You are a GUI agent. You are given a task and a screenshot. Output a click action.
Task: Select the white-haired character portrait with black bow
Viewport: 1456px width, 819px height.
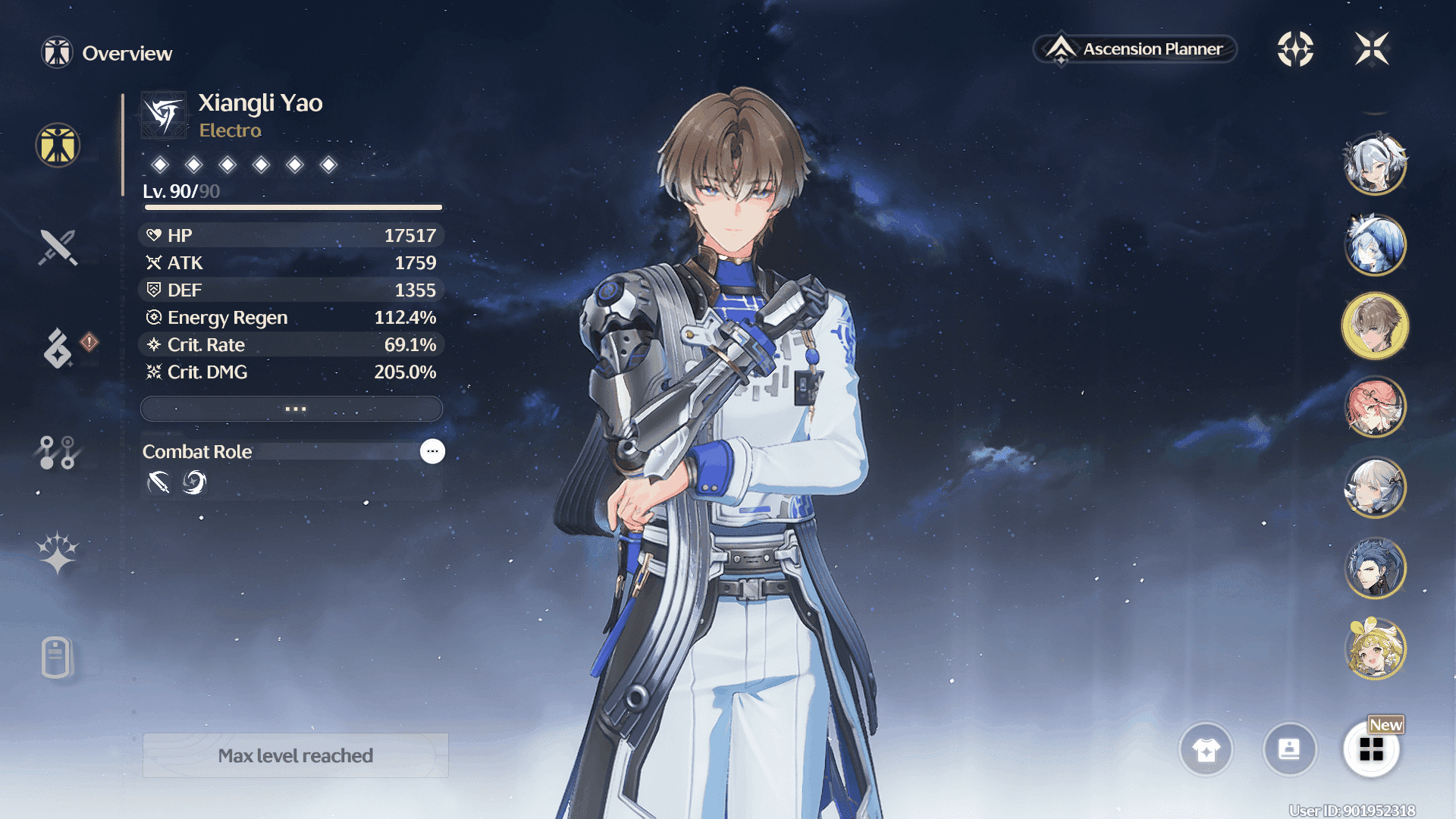coord(1375,164)
